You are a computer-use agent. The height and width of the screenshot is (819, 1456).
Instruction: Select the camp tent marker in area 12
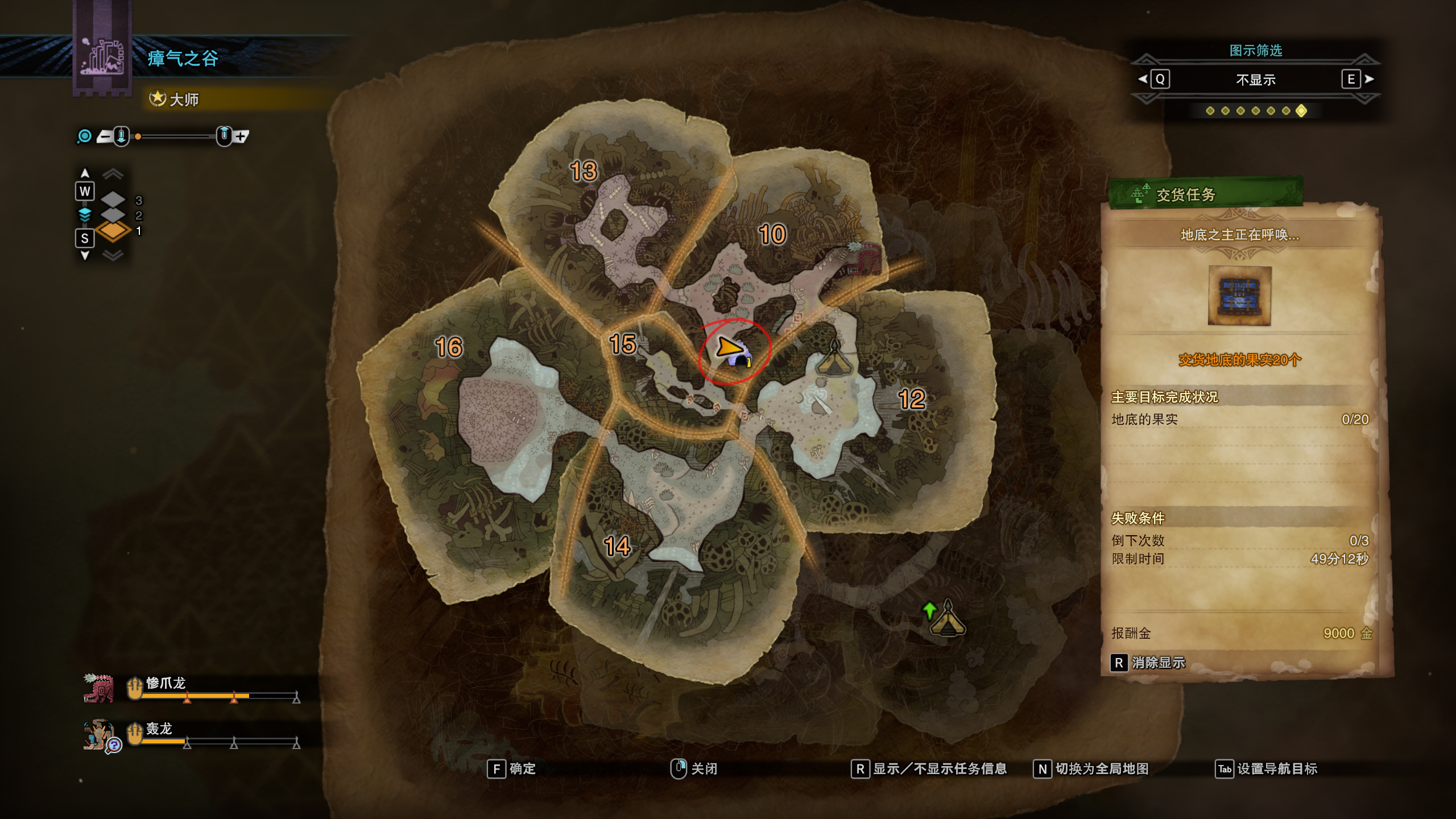(x=834, y=358)
